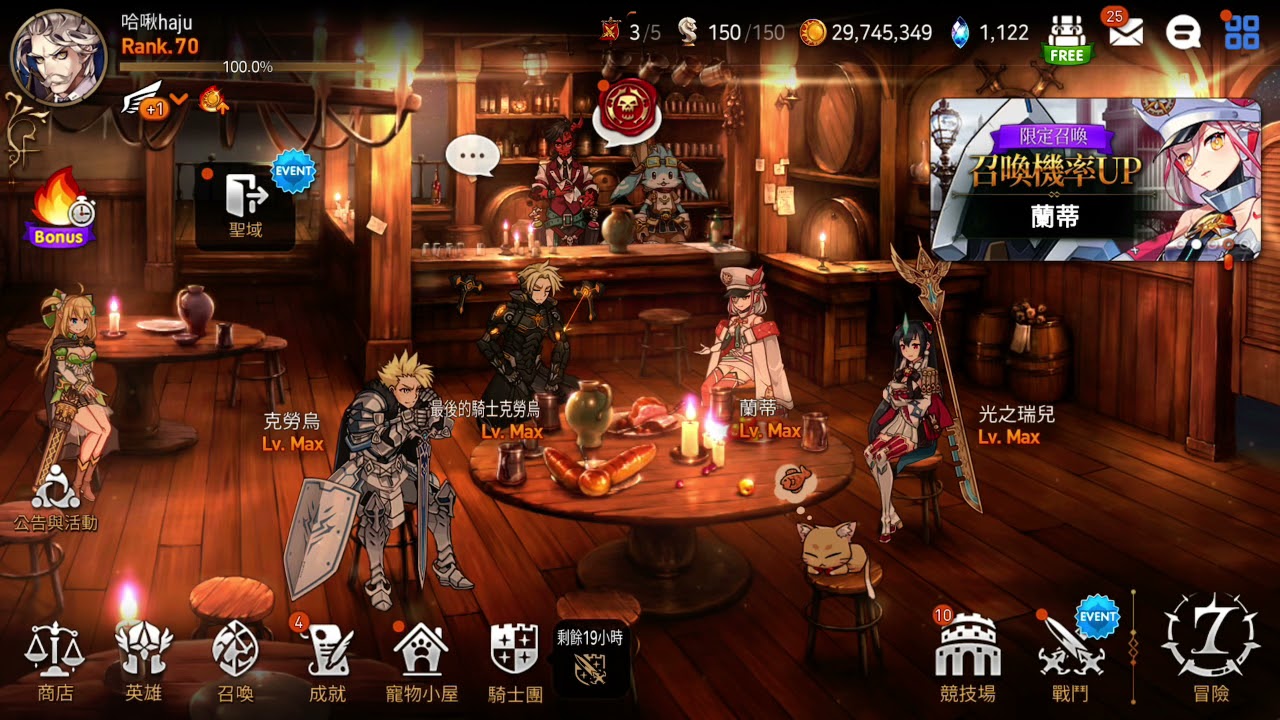This screenshot has width=1280, height=720.
Task: Enter the 競技場 arena
Action: (x=967, y=661)
